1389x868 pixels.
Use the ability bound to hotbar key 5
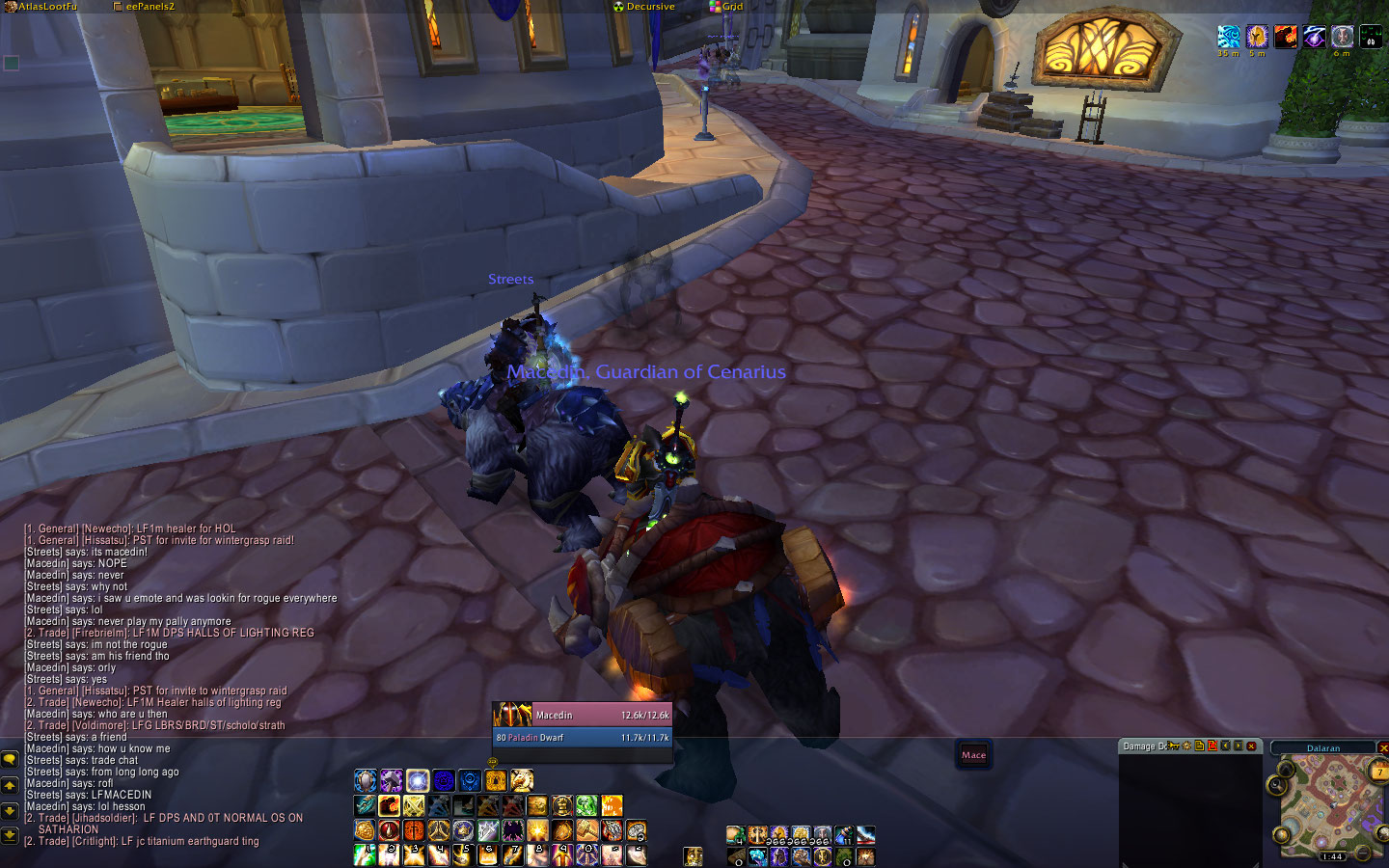click(464, 854)
